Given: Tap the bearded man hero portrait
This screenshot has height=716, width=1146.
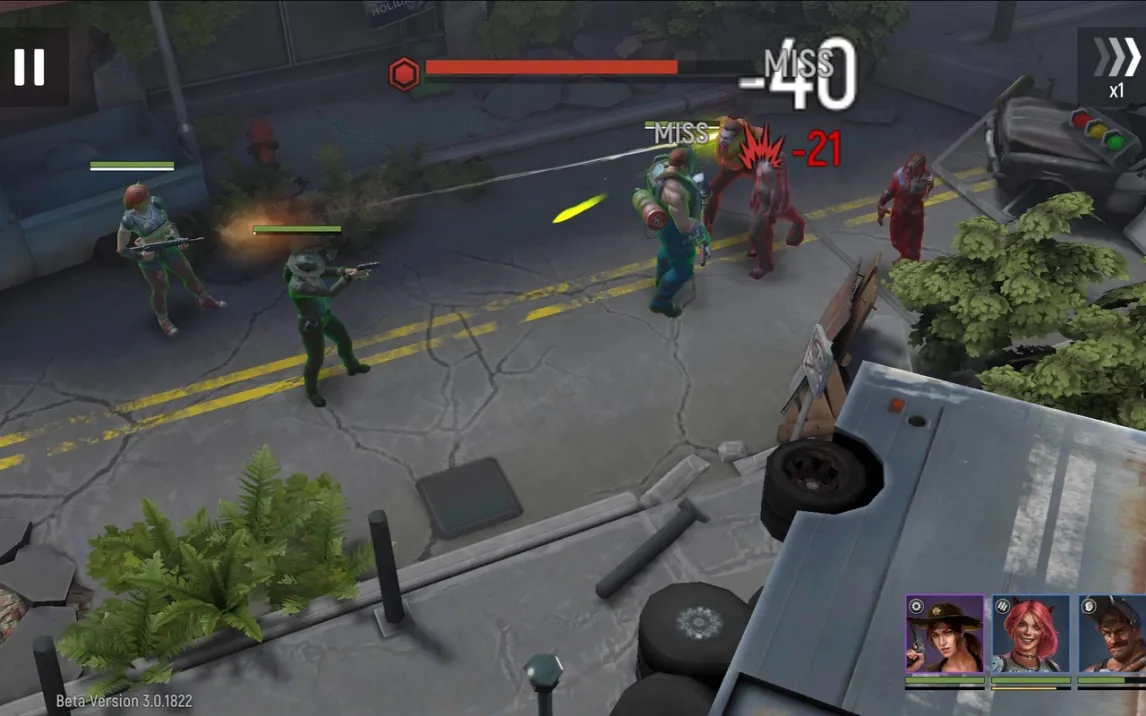Looking at the screenshot, I should pos(1112,634).
